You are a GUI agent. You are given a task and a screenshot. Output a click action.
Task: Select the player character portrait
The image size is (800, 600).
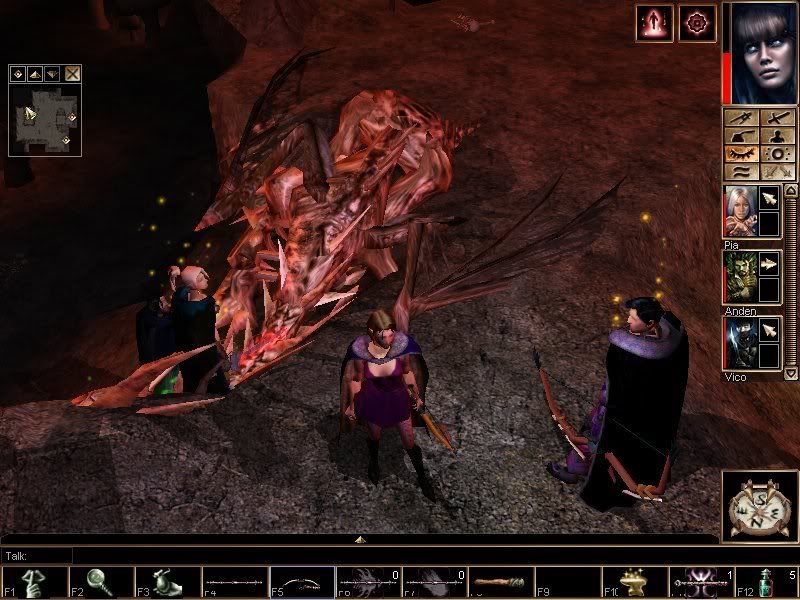pos(759,53)
